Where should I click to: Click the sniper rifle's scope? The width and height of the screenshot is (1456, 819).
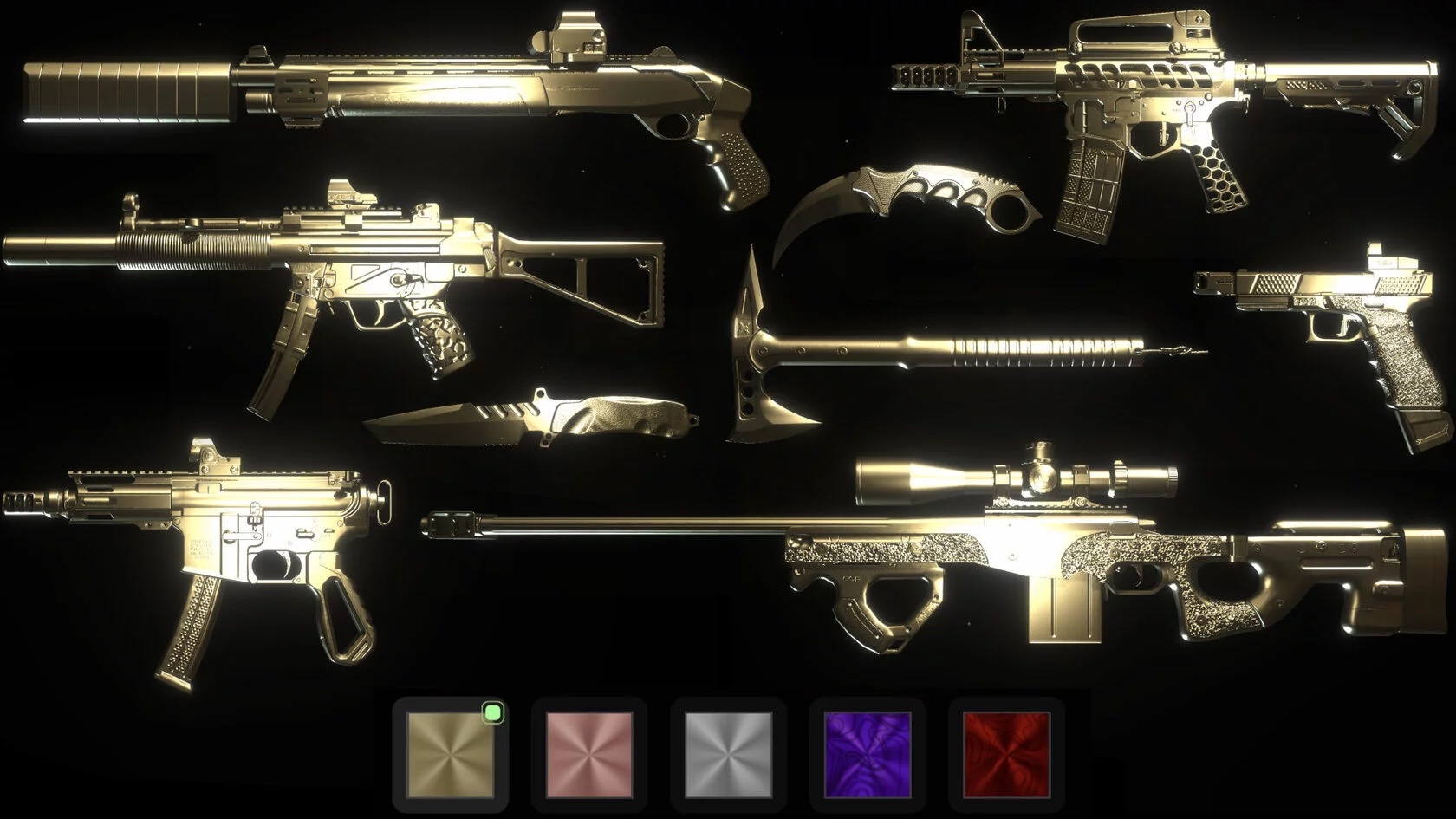point(1014,477)
